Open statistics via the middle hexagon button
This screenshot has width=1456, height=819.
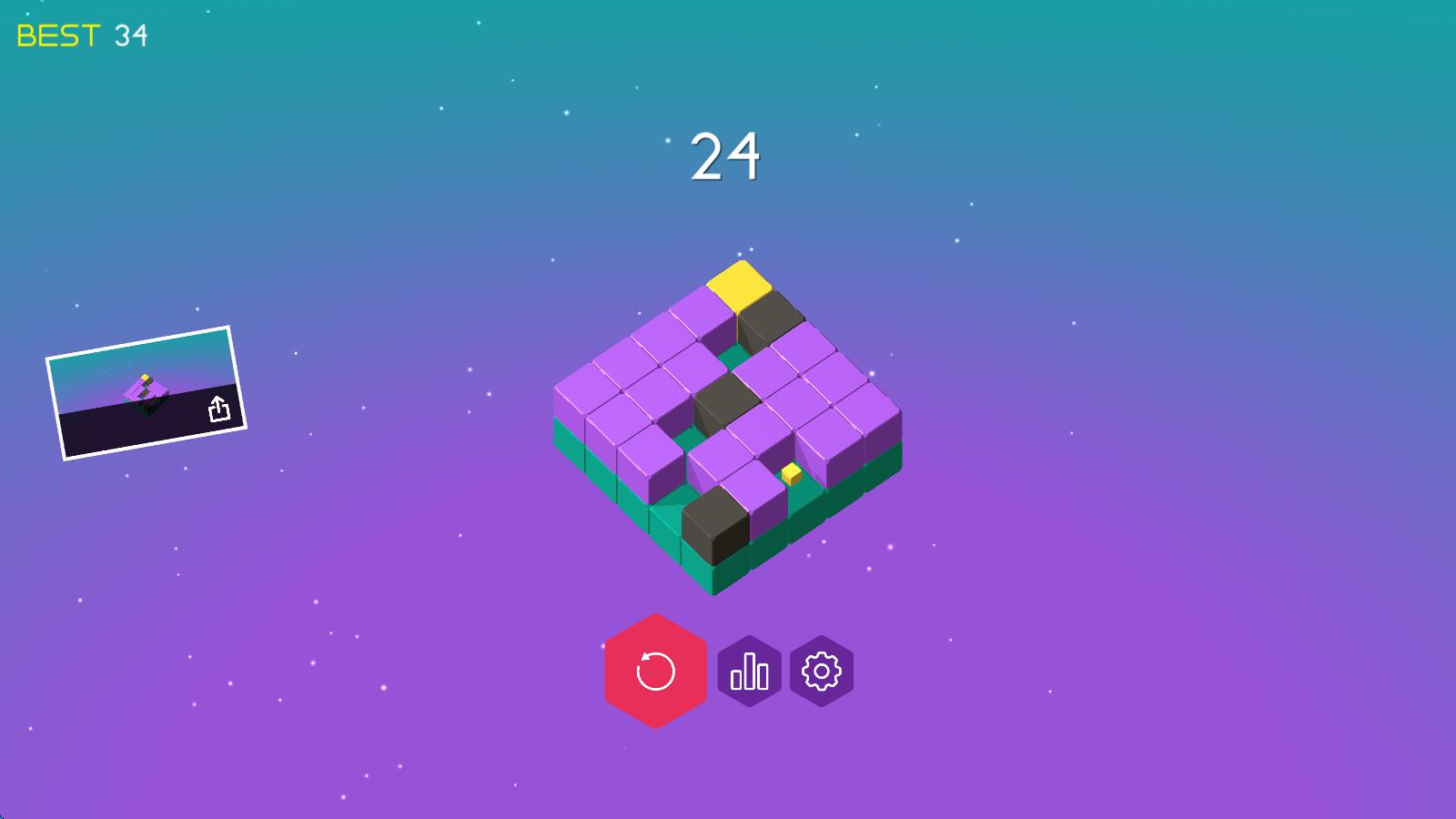(748, 672)
